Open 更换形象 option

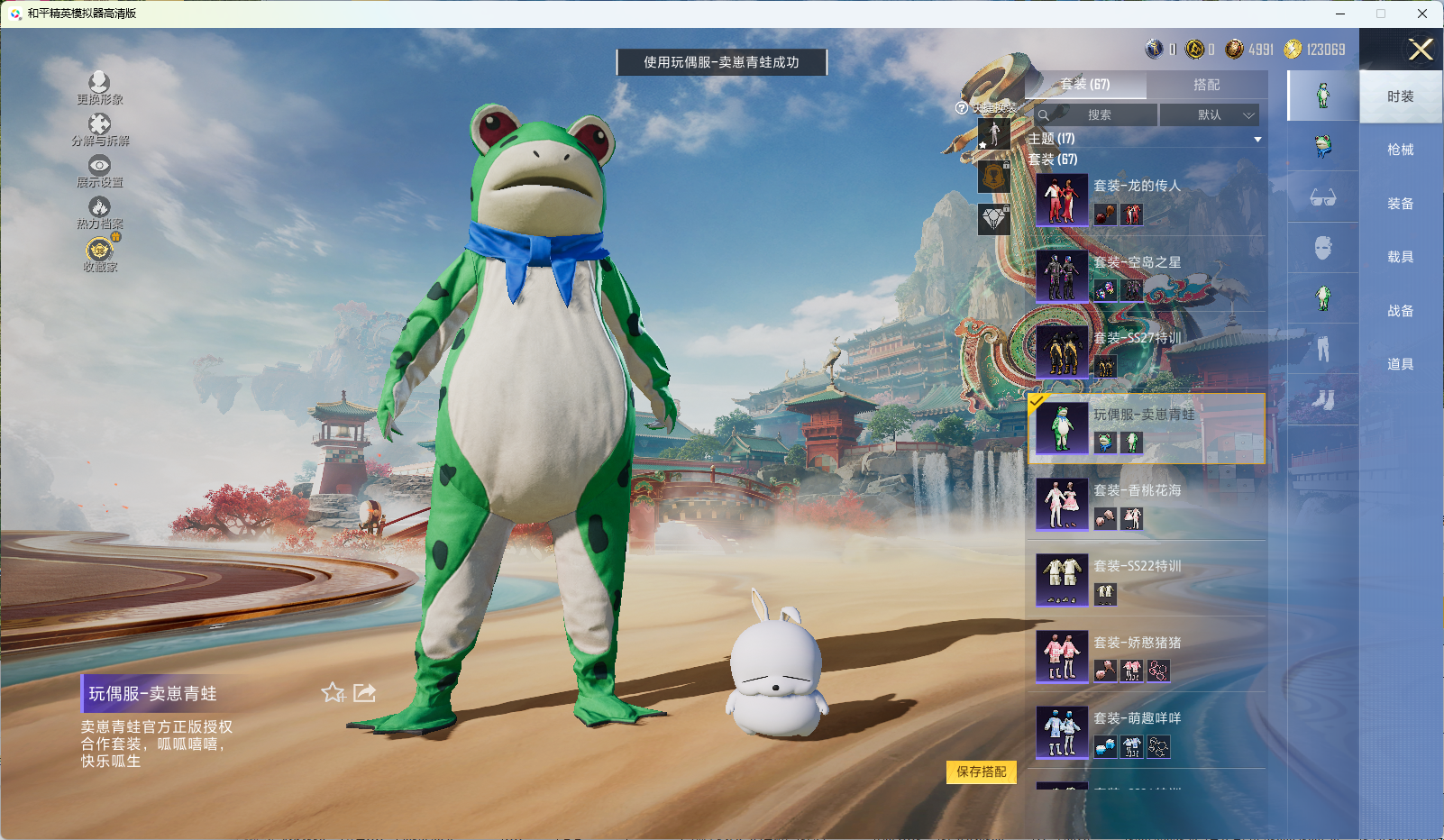pos(99,87)
